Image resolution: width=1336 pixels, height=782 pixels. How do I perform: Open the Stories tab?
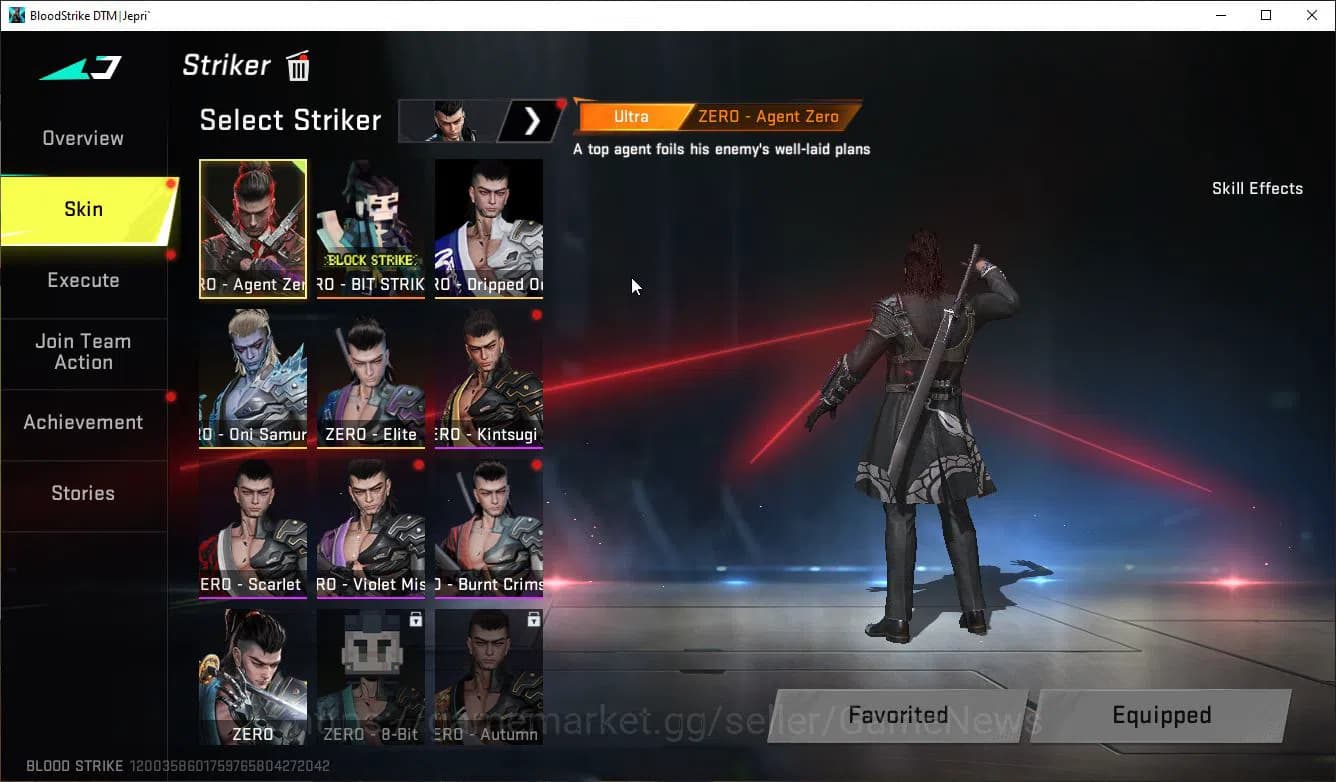coord(82,493)
